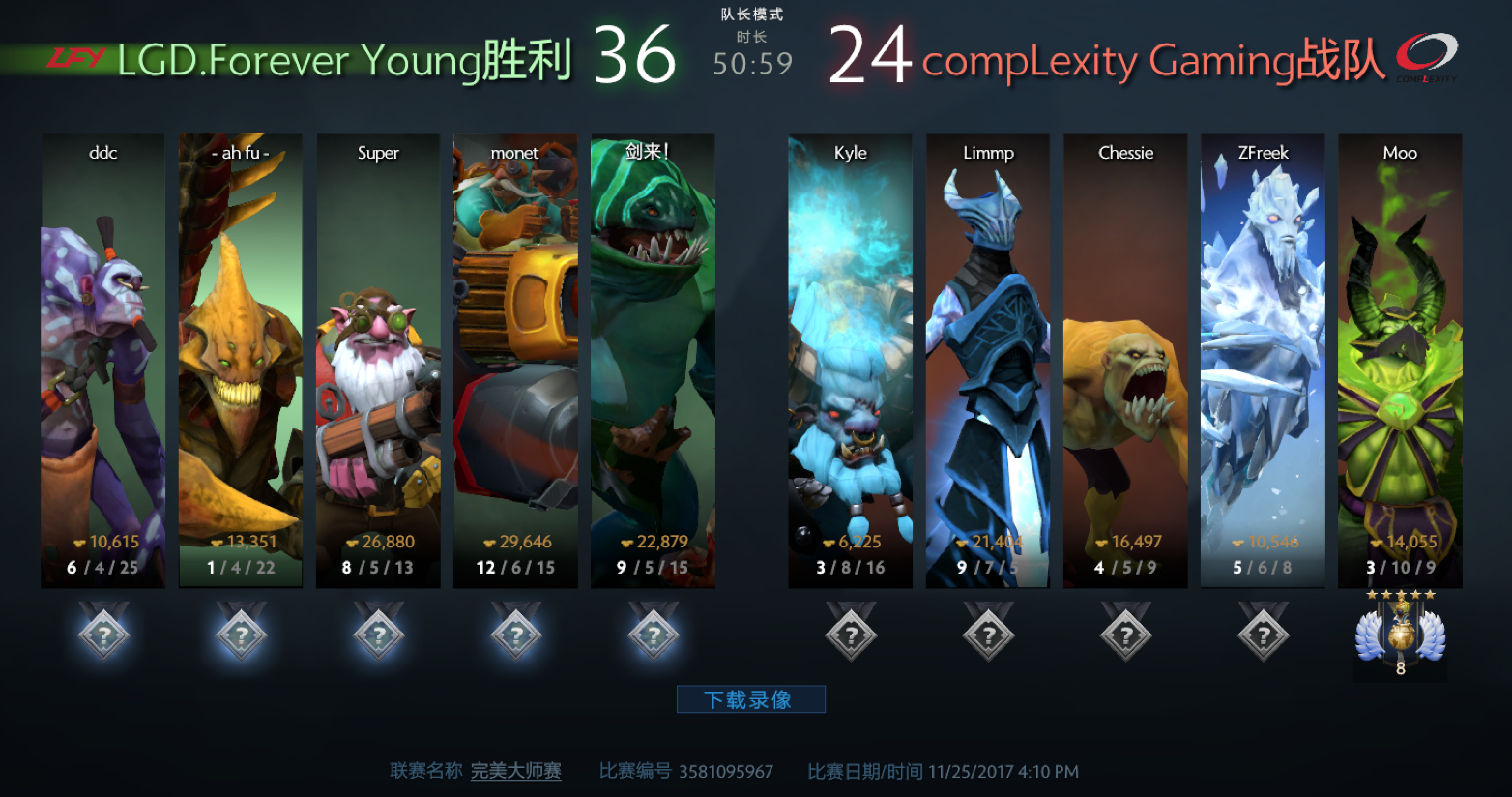
Task: Open monet's hero card
Action: [x=515, y=360]
